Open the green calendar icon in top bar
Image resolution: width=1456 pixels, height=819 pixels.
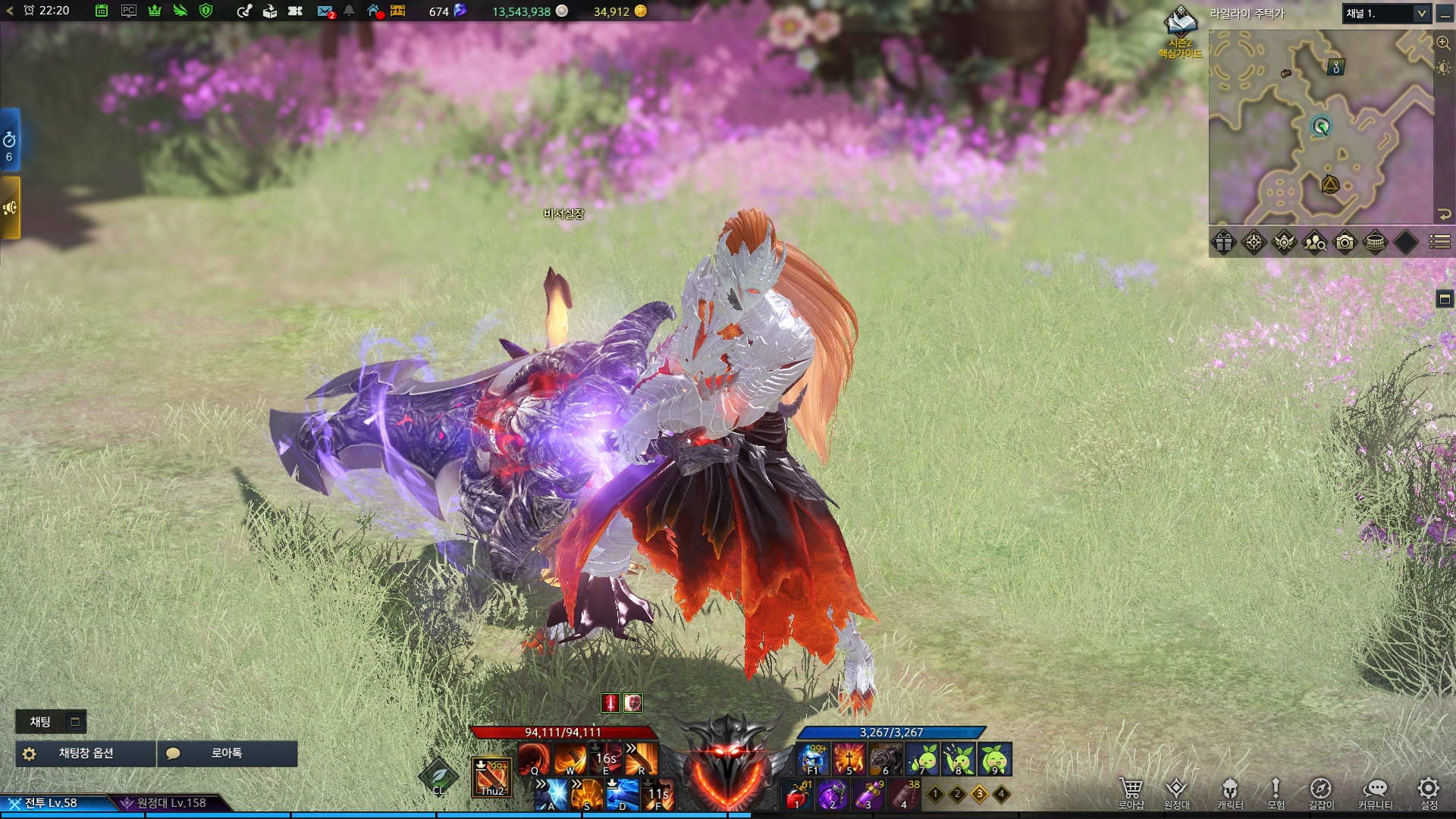click(x=102, y=11)
